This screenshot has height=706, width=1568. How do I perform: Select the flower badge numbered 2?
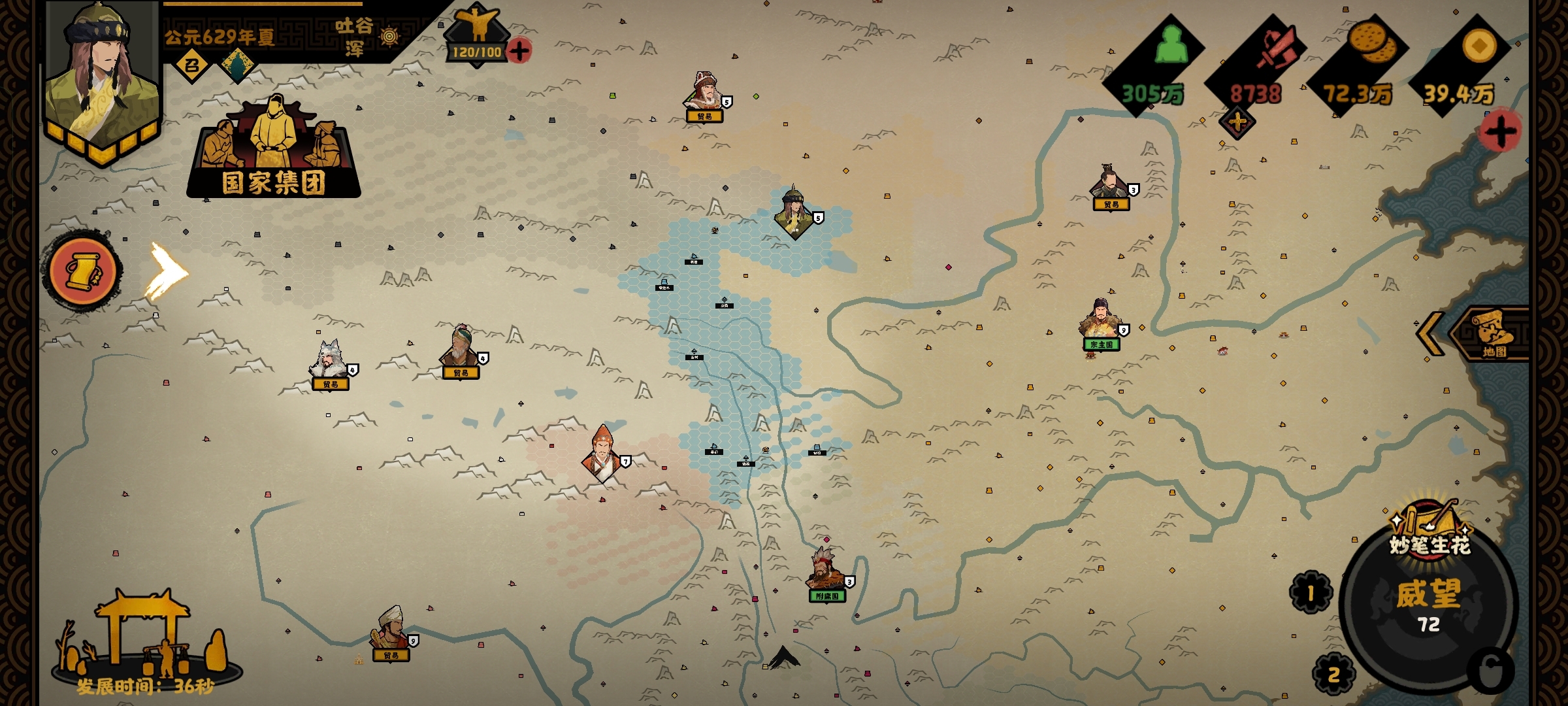click(1333, 675)
